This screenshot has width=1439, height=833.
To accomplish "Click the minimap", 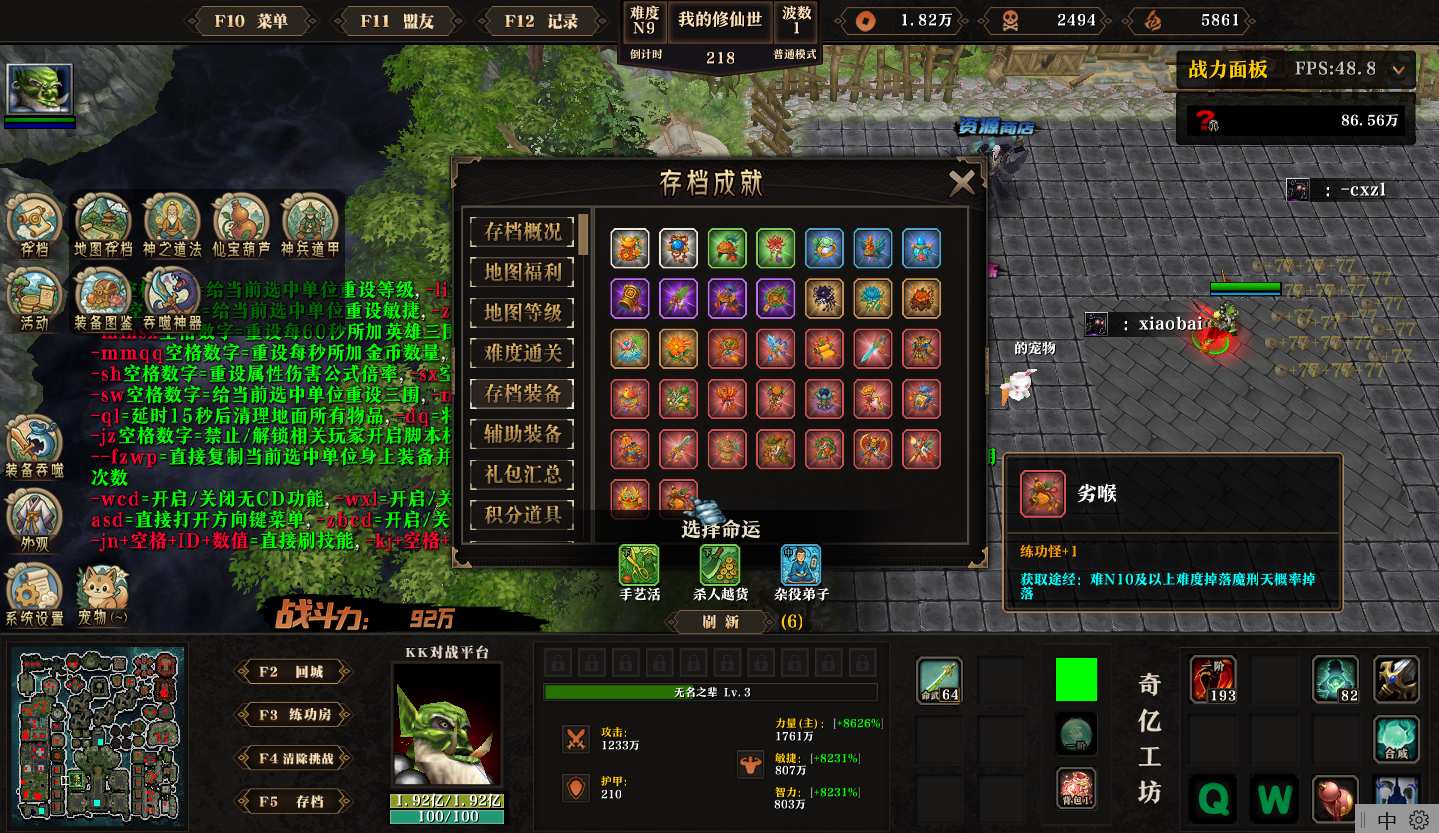I will [x=97, y=730].
